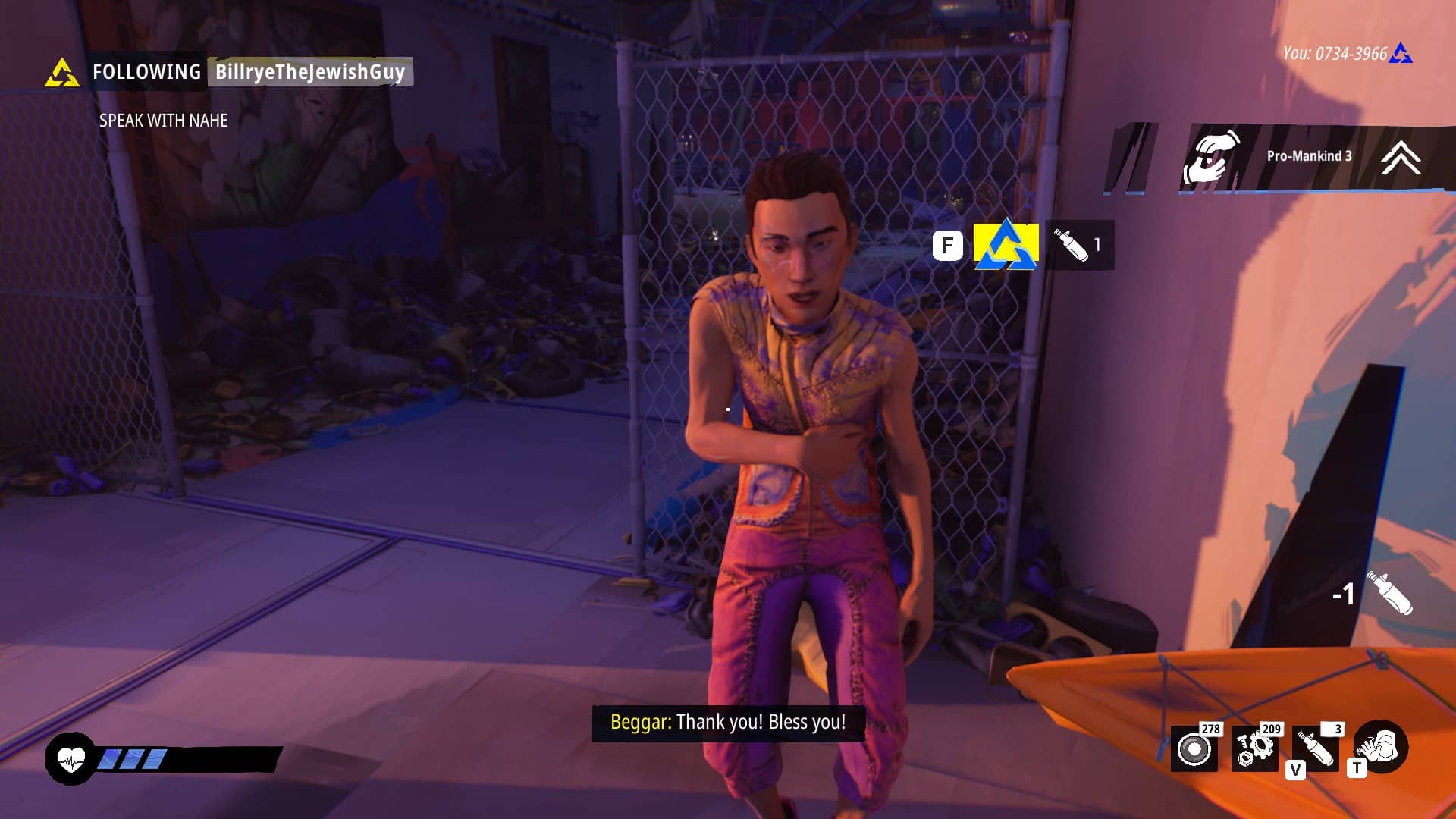Click the BillryeTheJewishGuy player name tag
Screen dimensions: 1456x819
click(x=310, y=72)
